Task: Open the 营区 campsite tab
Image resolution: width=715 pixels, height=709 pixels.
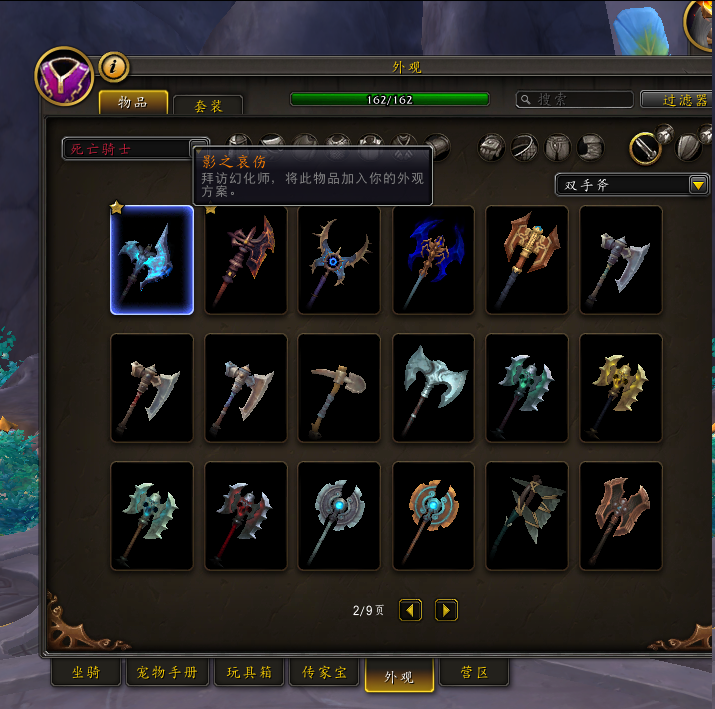Action: click(474, 673)
